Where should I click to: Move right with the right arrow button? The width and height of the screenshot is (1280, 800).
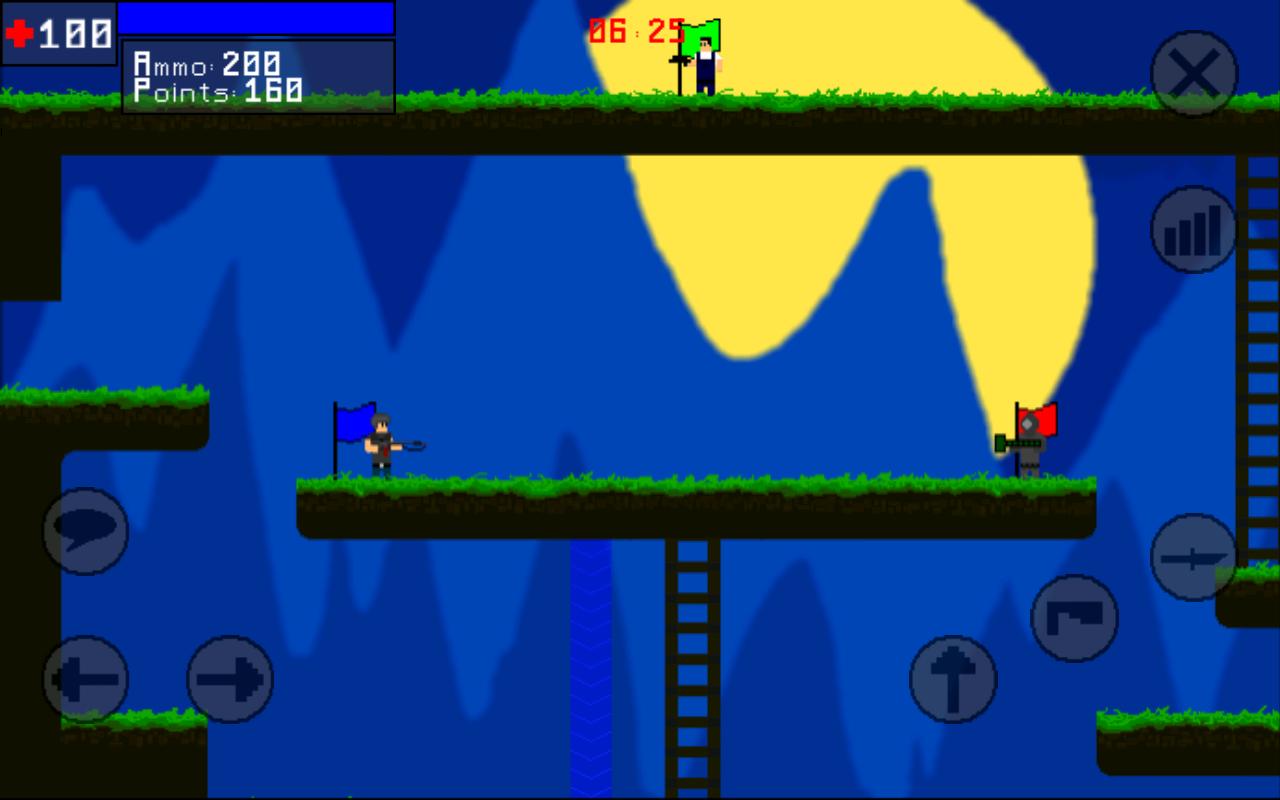point(230,679)
